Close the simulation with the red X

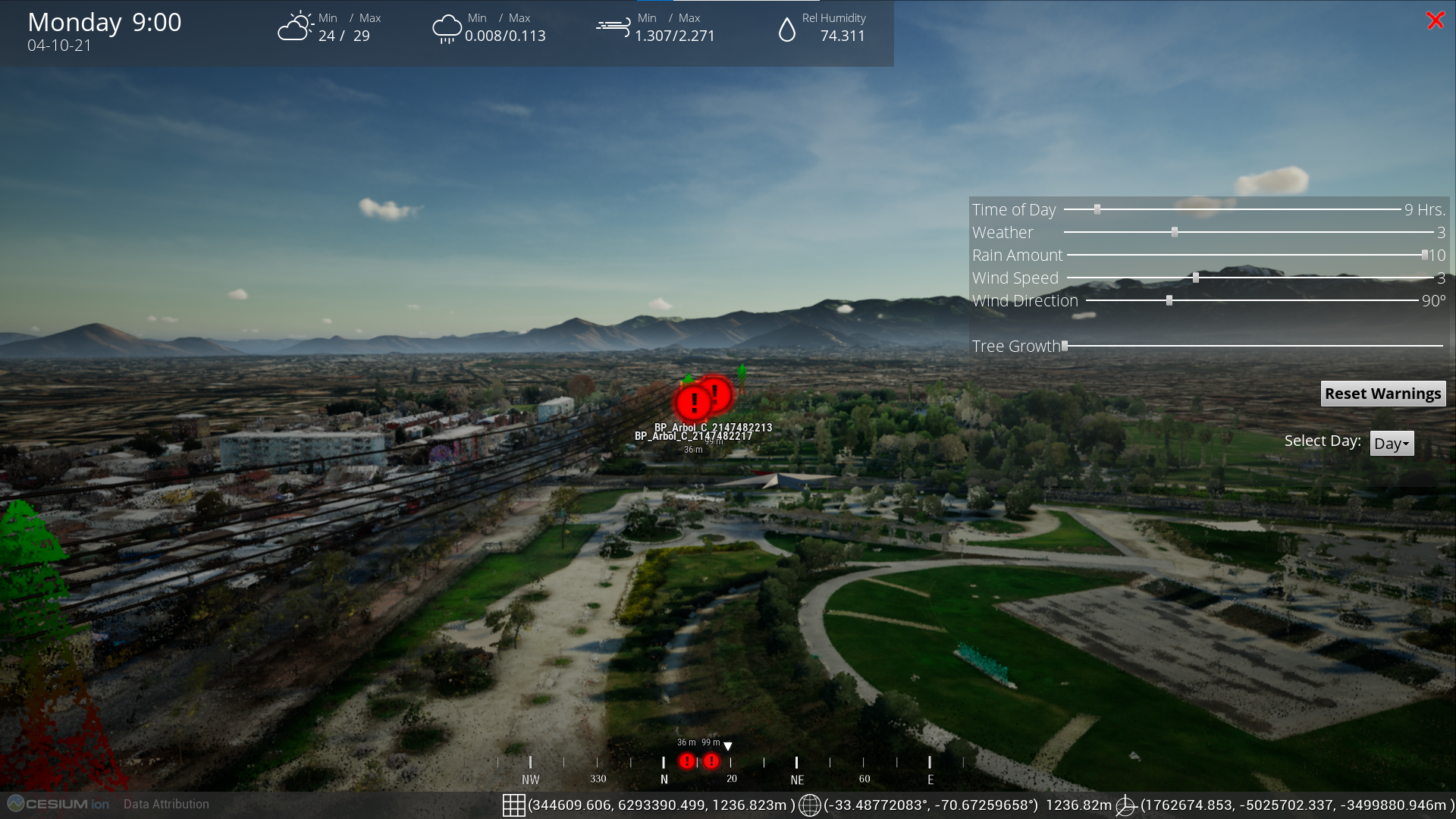(1435, 20)
